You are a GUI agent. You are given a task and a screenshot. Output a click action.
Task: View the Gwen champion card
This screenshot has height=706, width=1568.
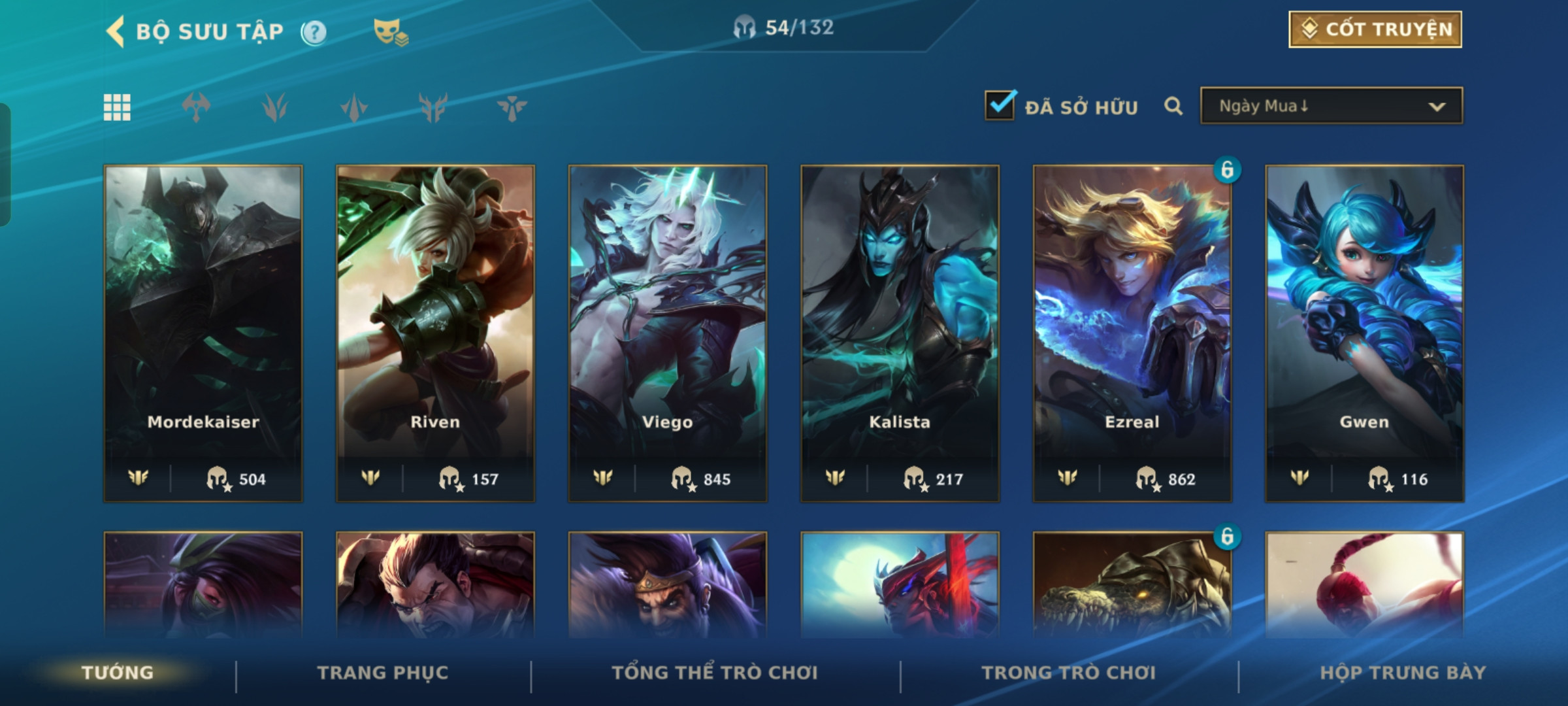pyautogui.click(x=1364, y=333)
